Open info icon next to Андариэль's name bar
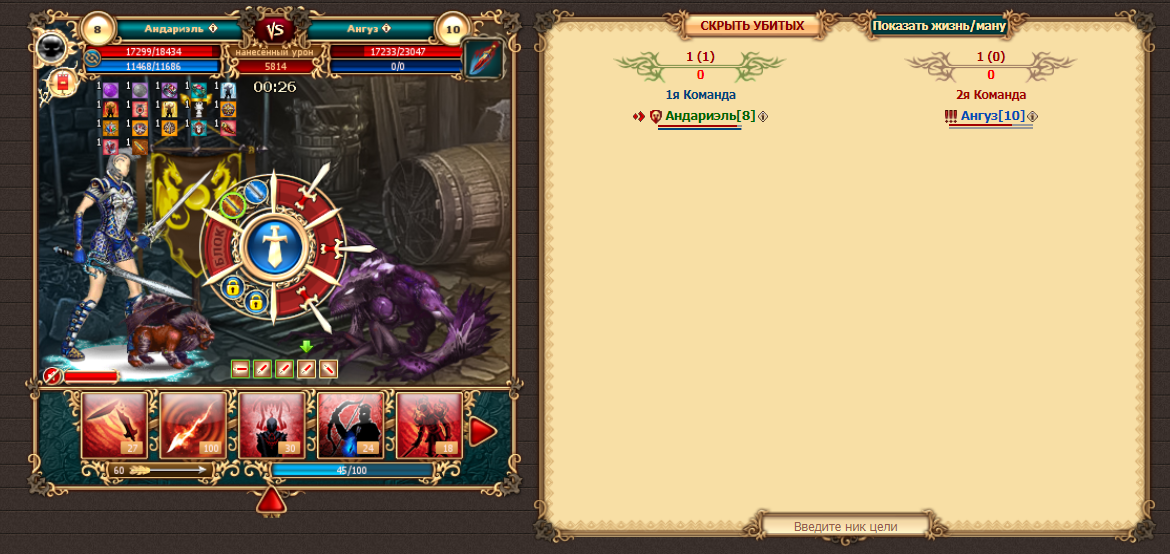The width and height of the screenshot is (1170, 554). [x=213, y=28]
